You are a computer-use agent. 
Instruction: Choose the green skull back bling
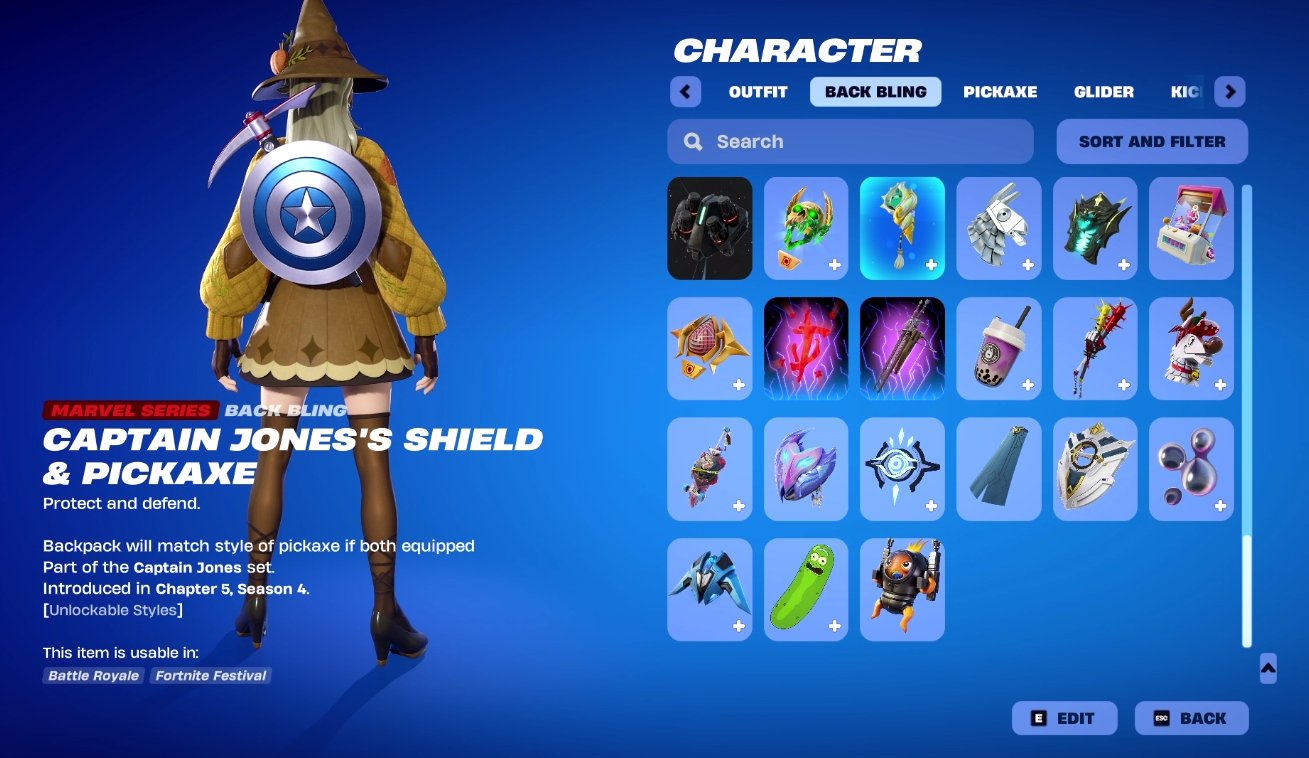click(806, 228)
